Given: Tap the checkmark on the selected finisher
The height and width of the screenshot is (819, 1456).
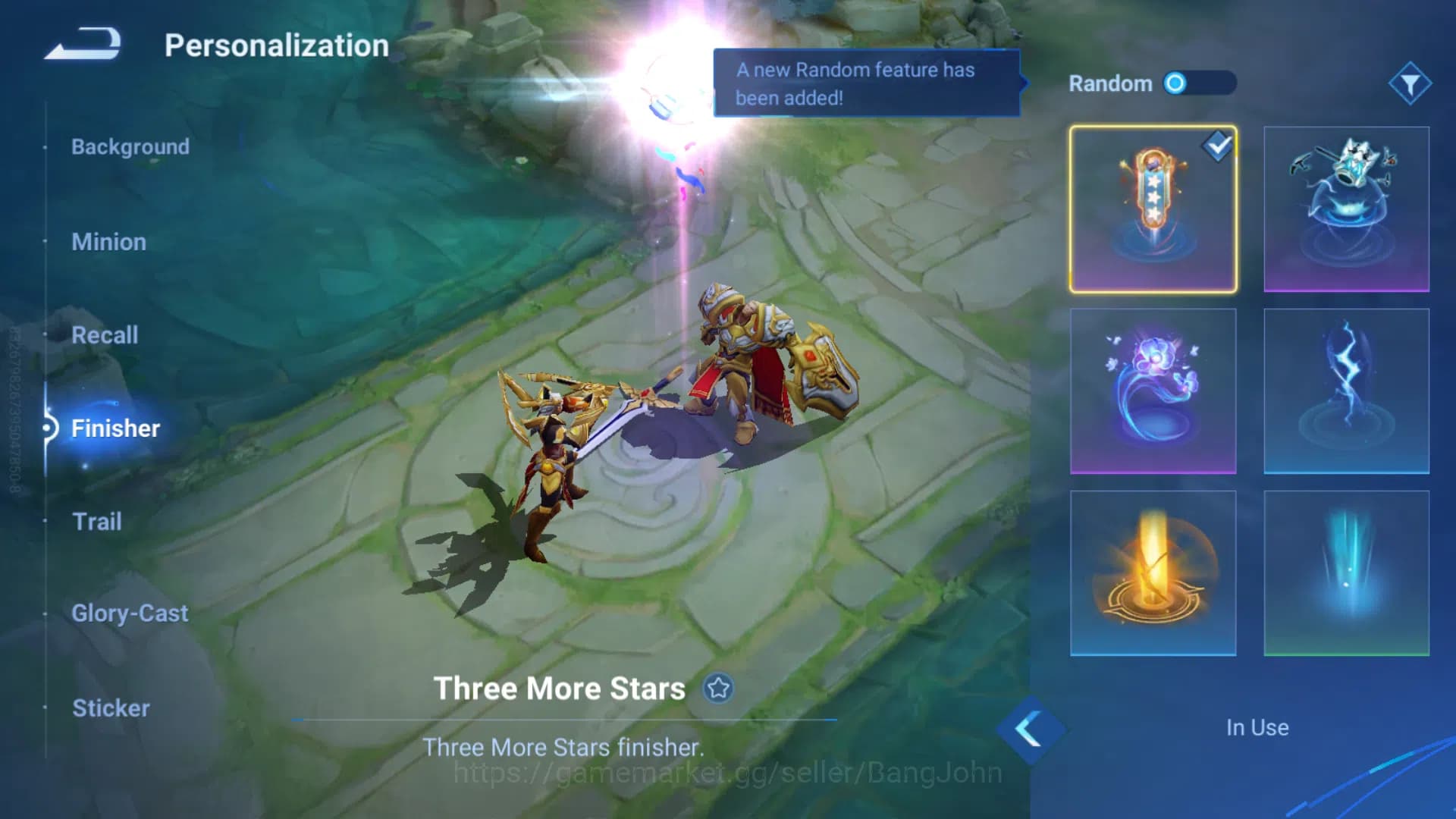Looking at the screenshot, I should (1217, 149).
